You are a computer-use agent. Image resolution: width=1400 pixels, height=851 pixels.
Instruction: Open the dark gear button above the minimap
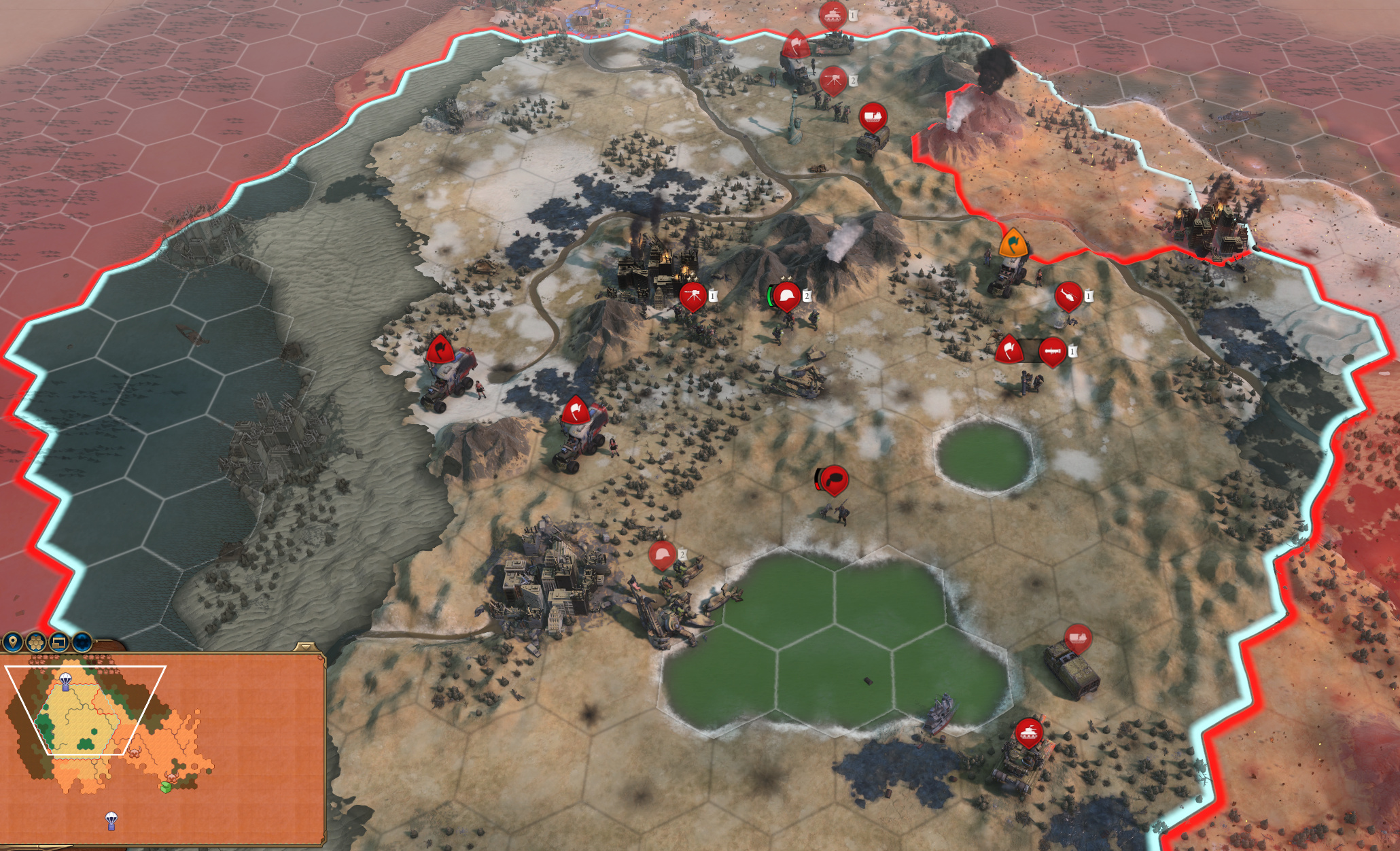pyautogui.click(x=82, y=641)
